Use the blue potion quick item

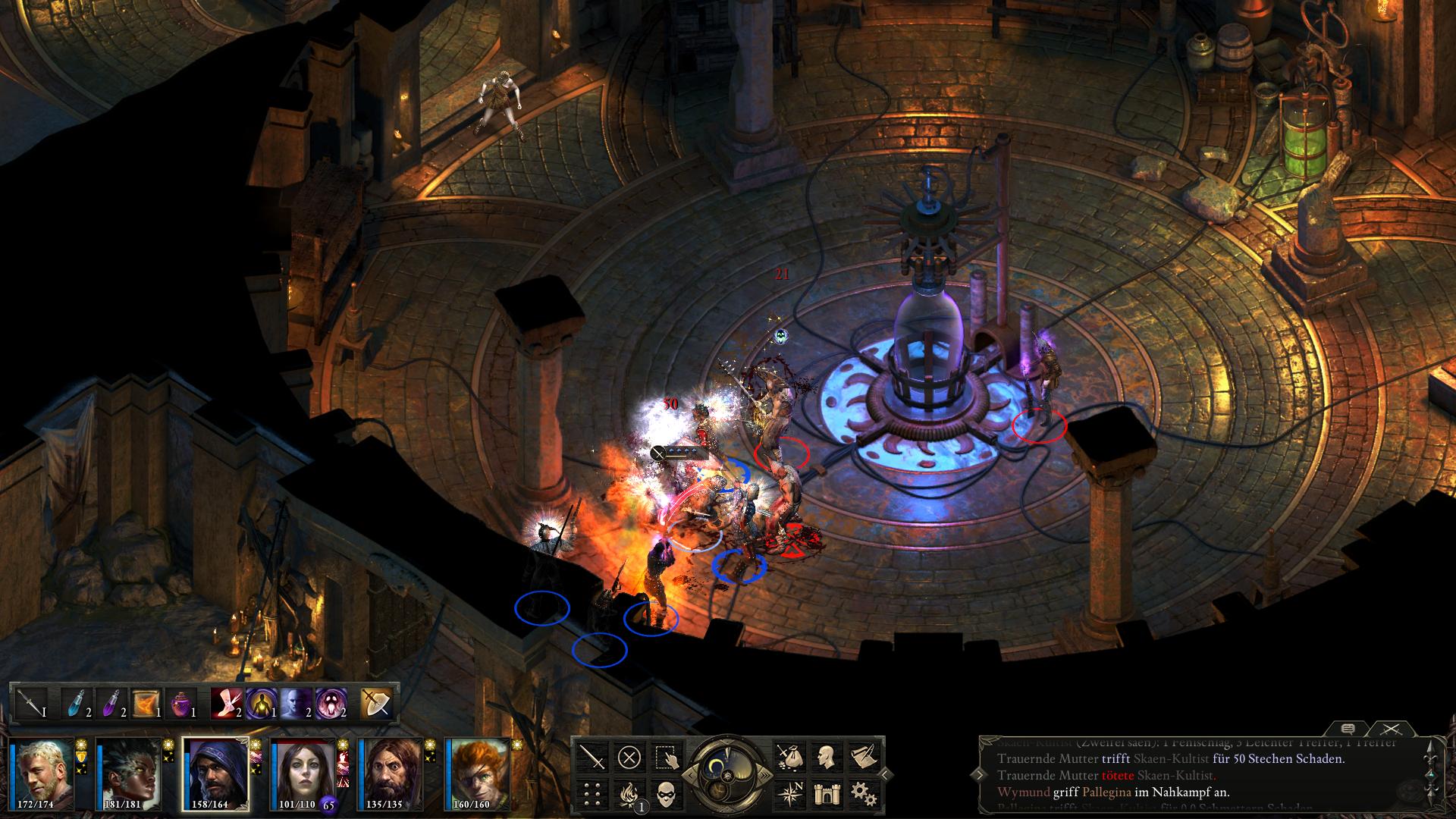coord(77,703)
